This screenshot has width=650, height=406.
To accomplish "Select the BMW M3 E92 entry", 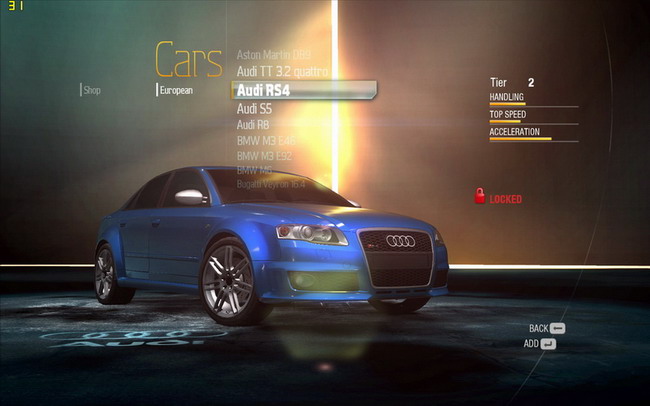I will click(266, 155).
